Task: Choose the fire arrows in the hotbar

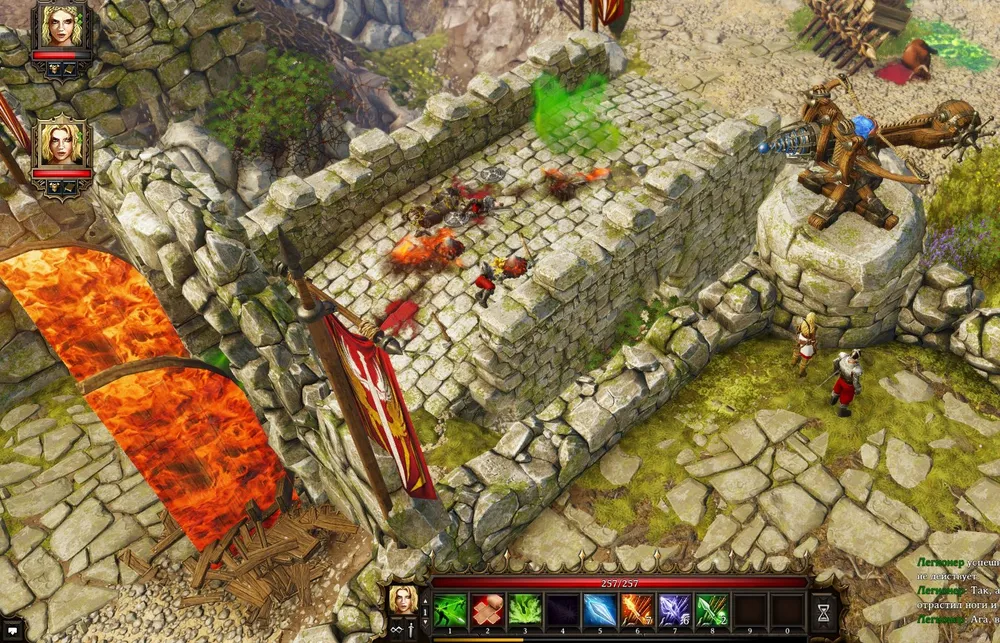Action: [638, 609]
